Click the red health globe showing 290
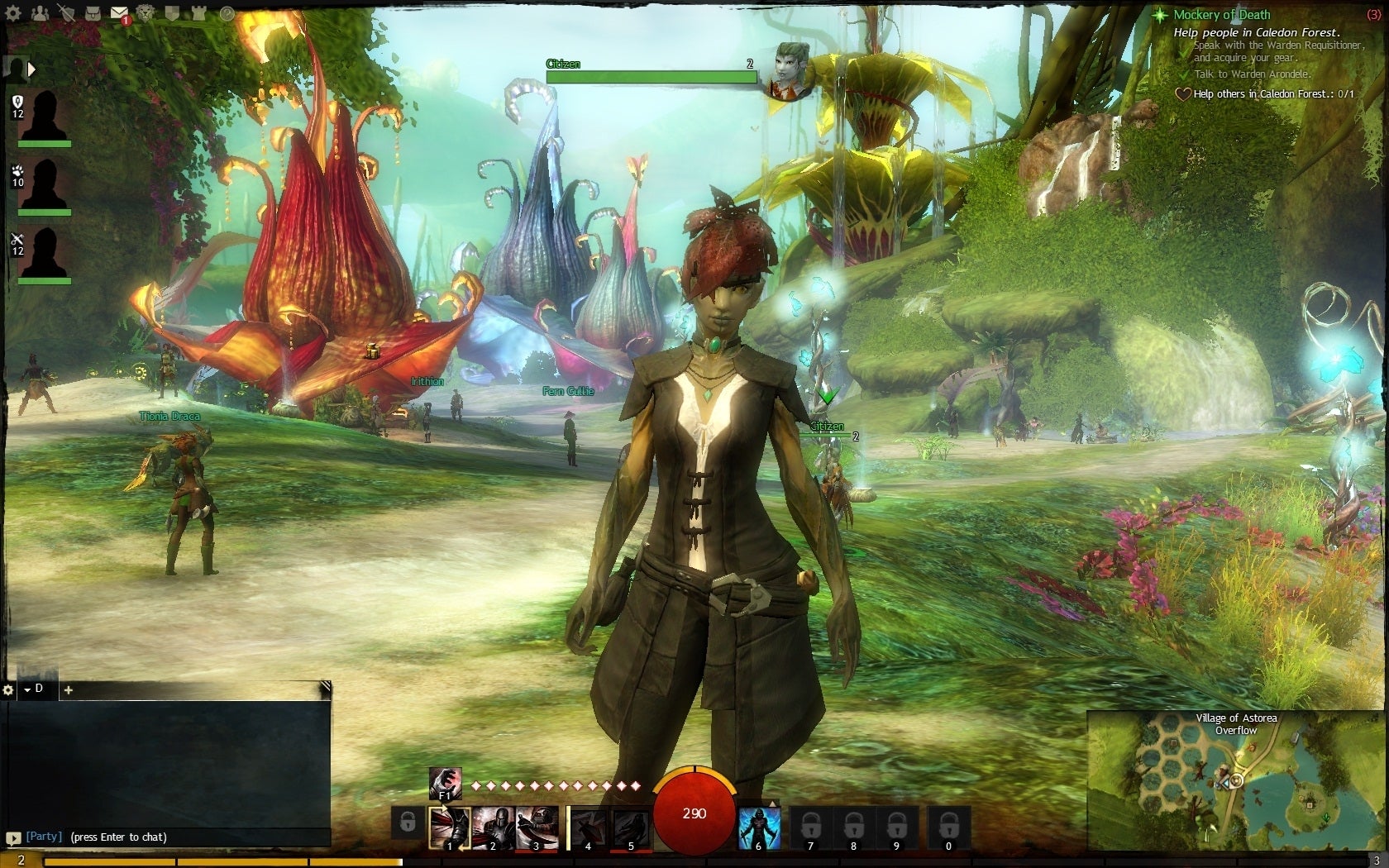This screenshot has width=1389, height=868. [693, 814]
